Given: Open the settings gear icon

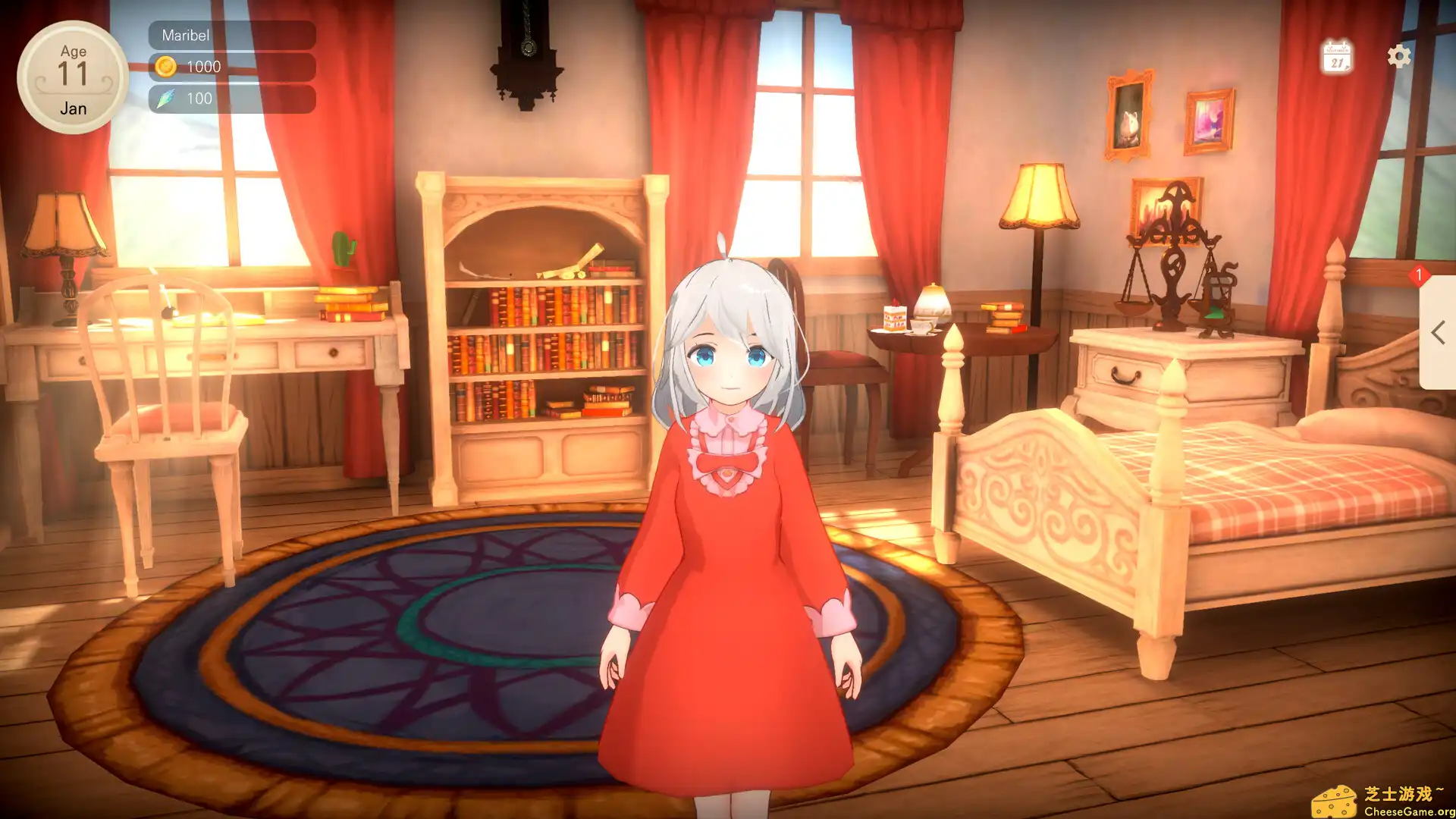Looking at the screenshot, I should (1398, 56).
